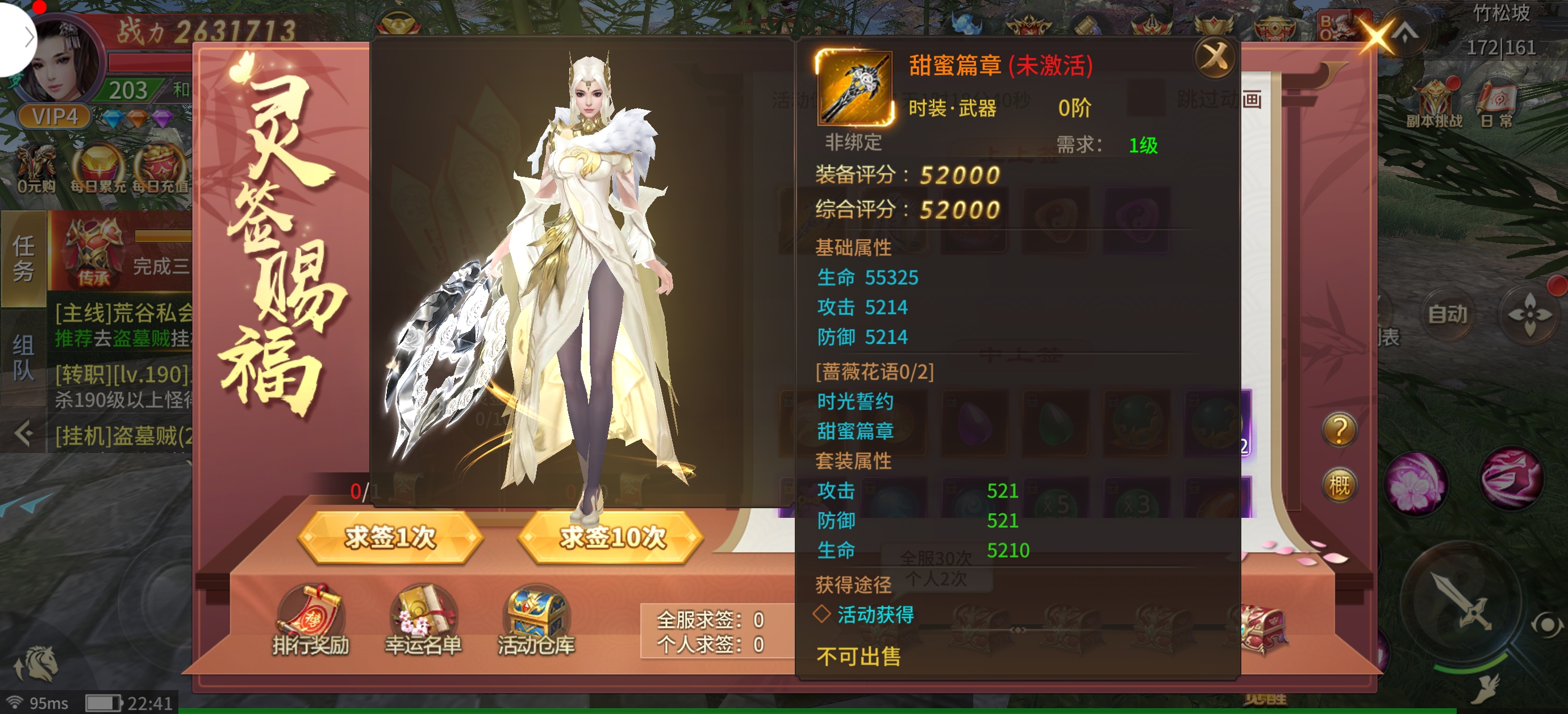The height and width of the screenshot is (714, 1568).
Task: Close the 甜蜜篇章 item tooltip
Action: pyautogui.click(x=1215, y=58)
